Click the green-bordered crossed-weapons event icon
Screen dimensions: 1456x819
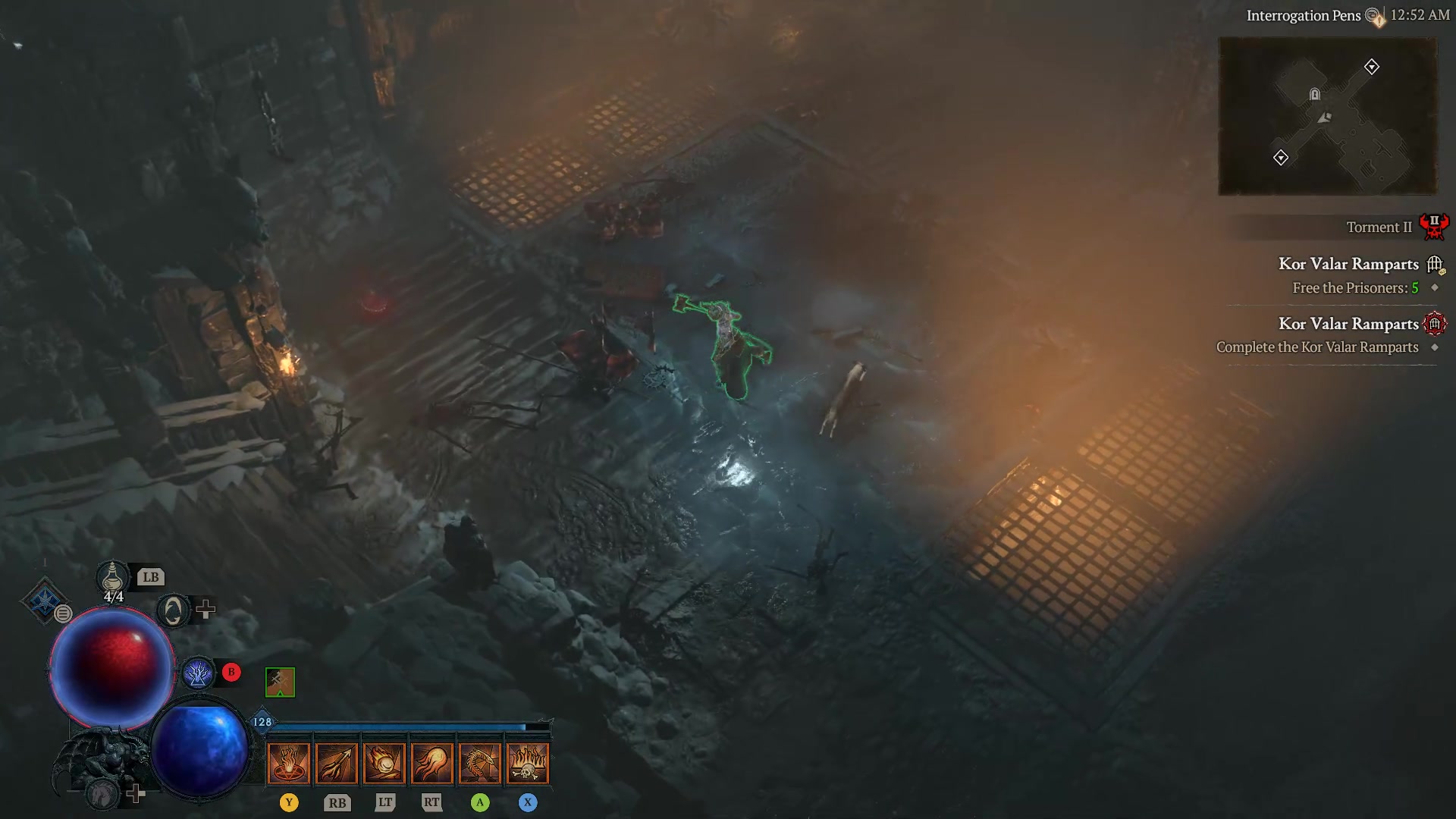click(x=279, y=681)
